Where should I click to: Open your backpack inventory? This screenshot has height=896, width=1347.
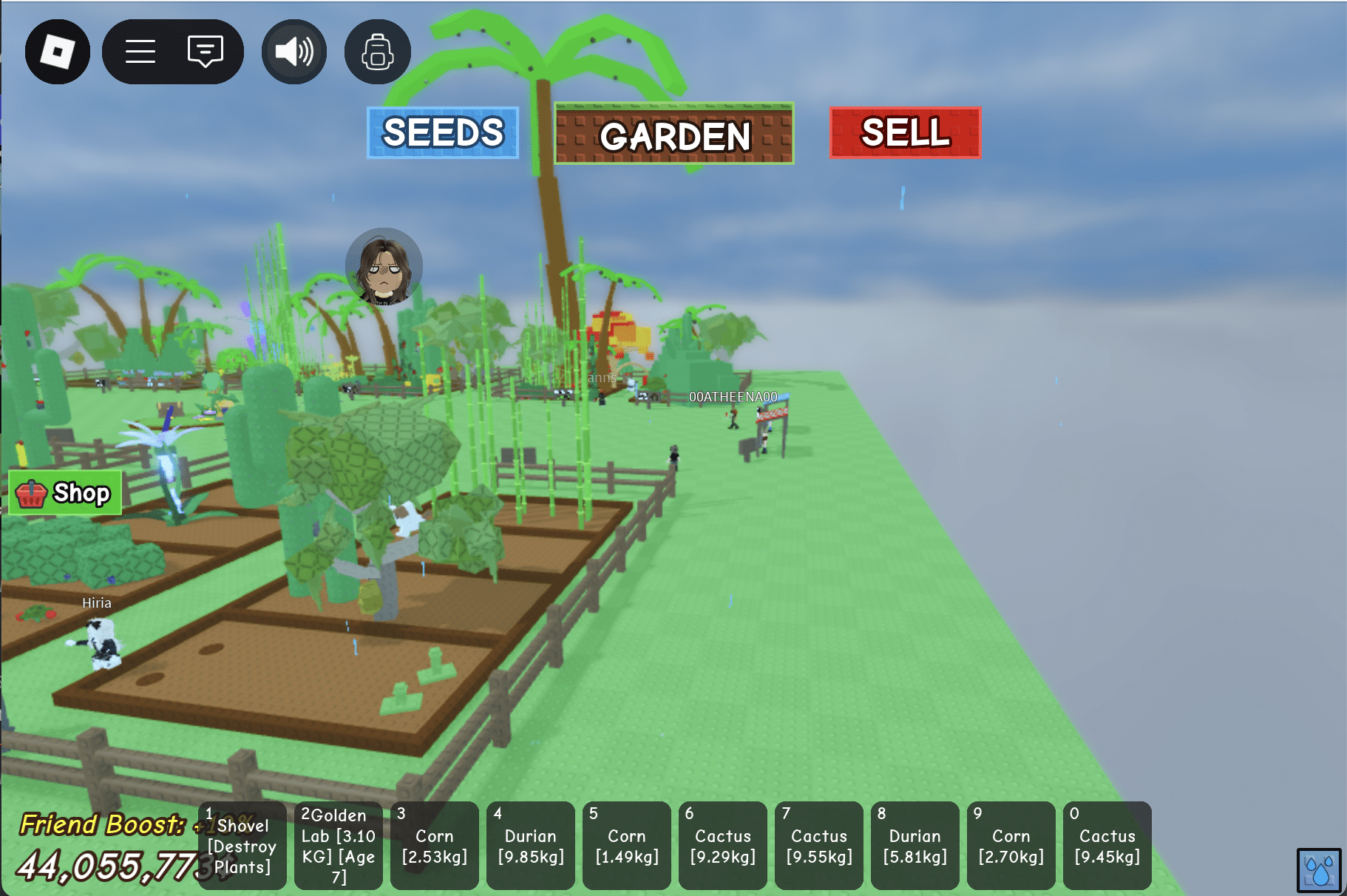click(377, 52)
